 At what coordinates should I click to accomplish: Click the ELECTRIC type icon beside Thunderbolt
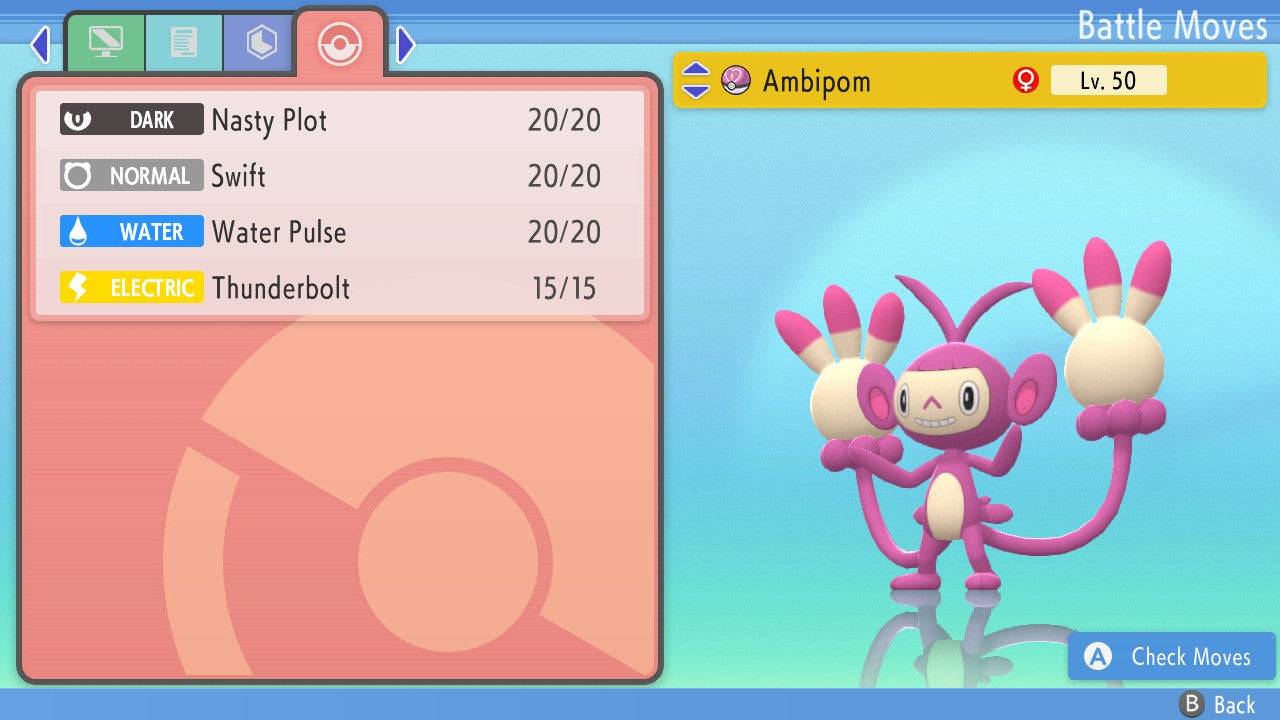pos(131,287)
